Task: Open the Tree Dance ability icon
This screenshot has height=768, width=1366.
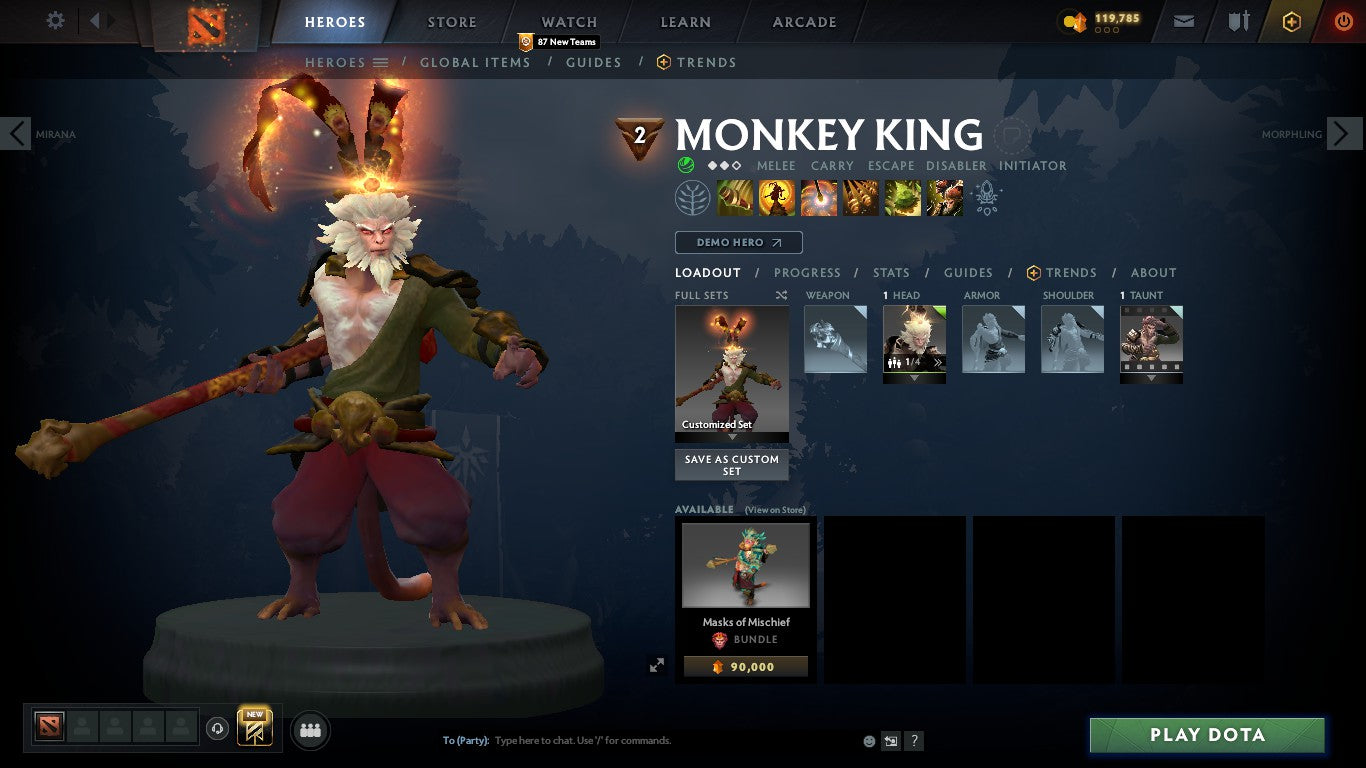Action: coord(777,197)
